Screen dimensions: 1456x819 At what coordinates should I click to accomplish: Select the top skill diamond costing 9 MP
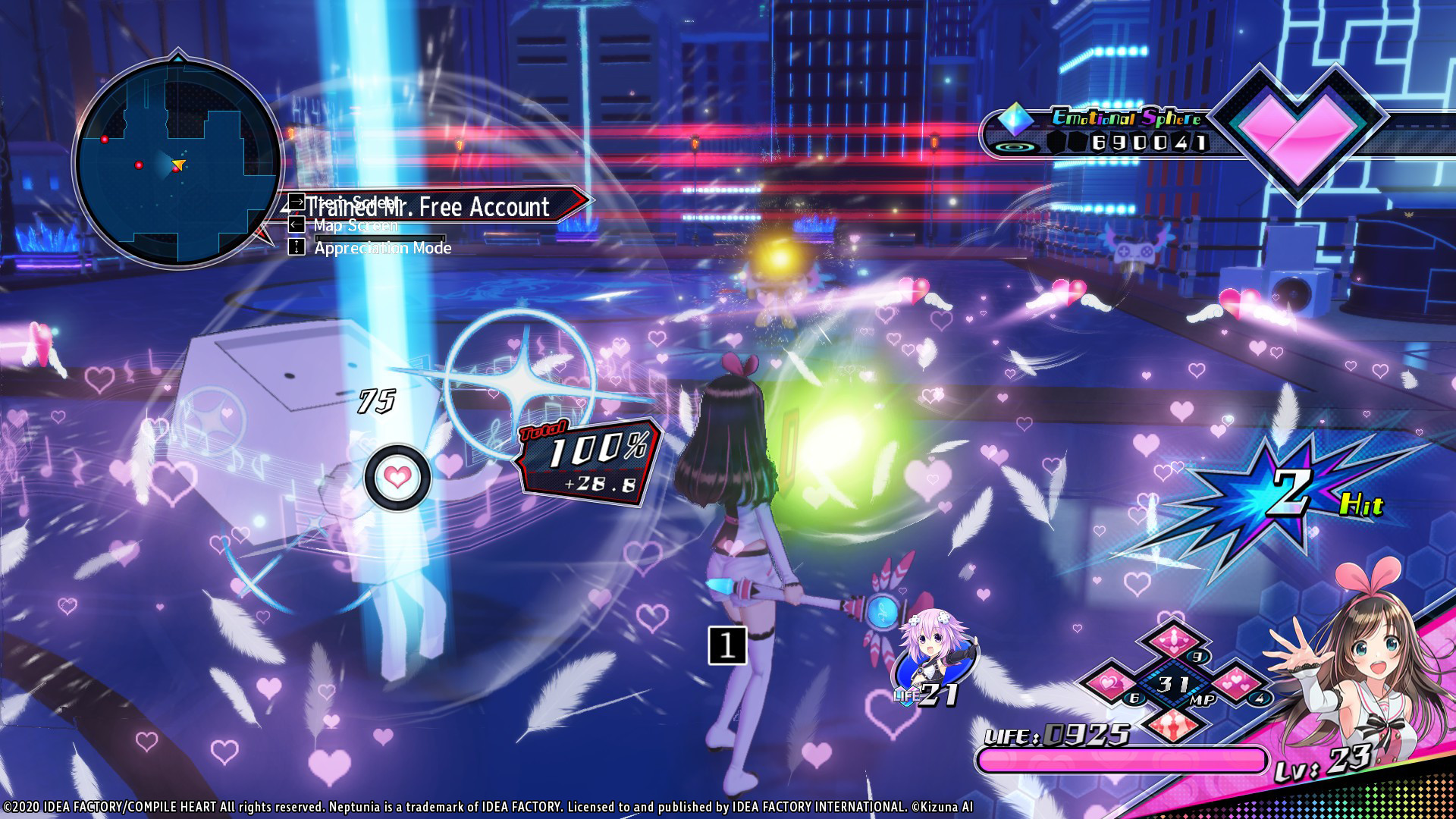1174,641
